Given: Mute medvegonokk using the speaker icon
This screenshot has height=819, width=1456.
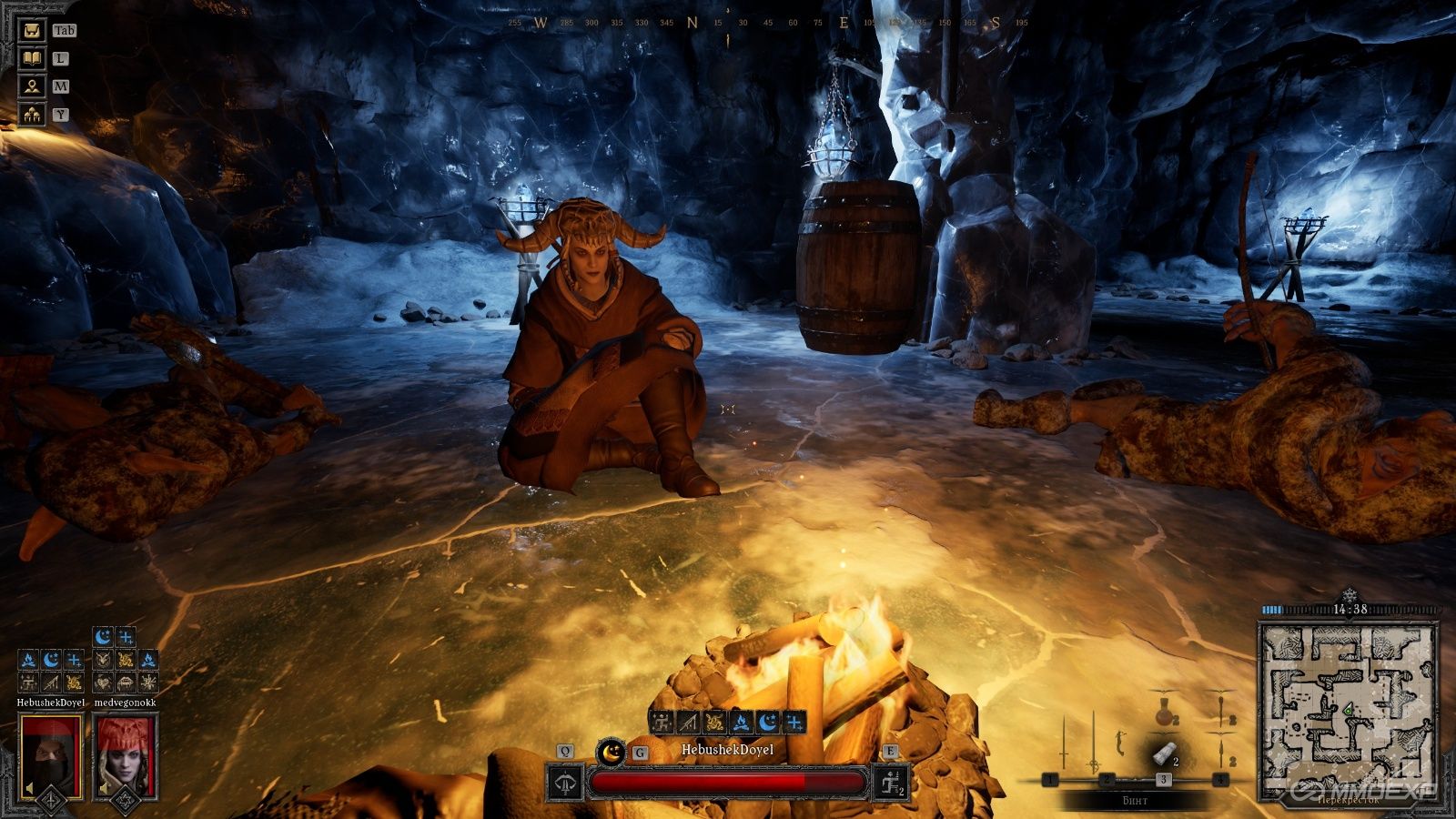Looking at the screenshot, I should (x=104, y=789).
